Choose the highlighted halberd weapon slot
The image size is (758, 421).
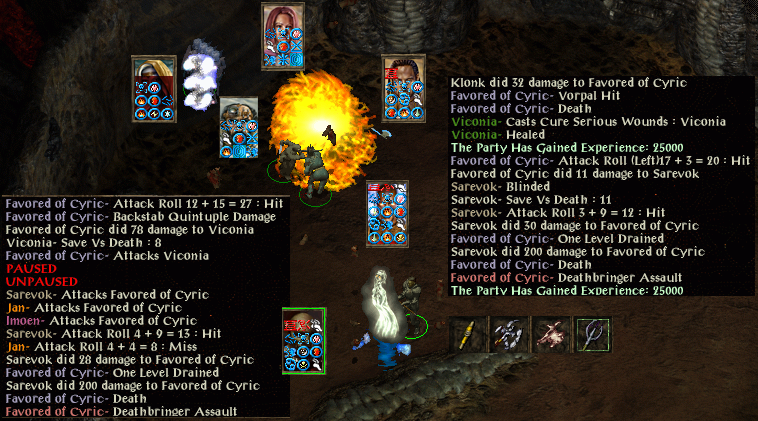pyautogui.click(x=593, y=334)
